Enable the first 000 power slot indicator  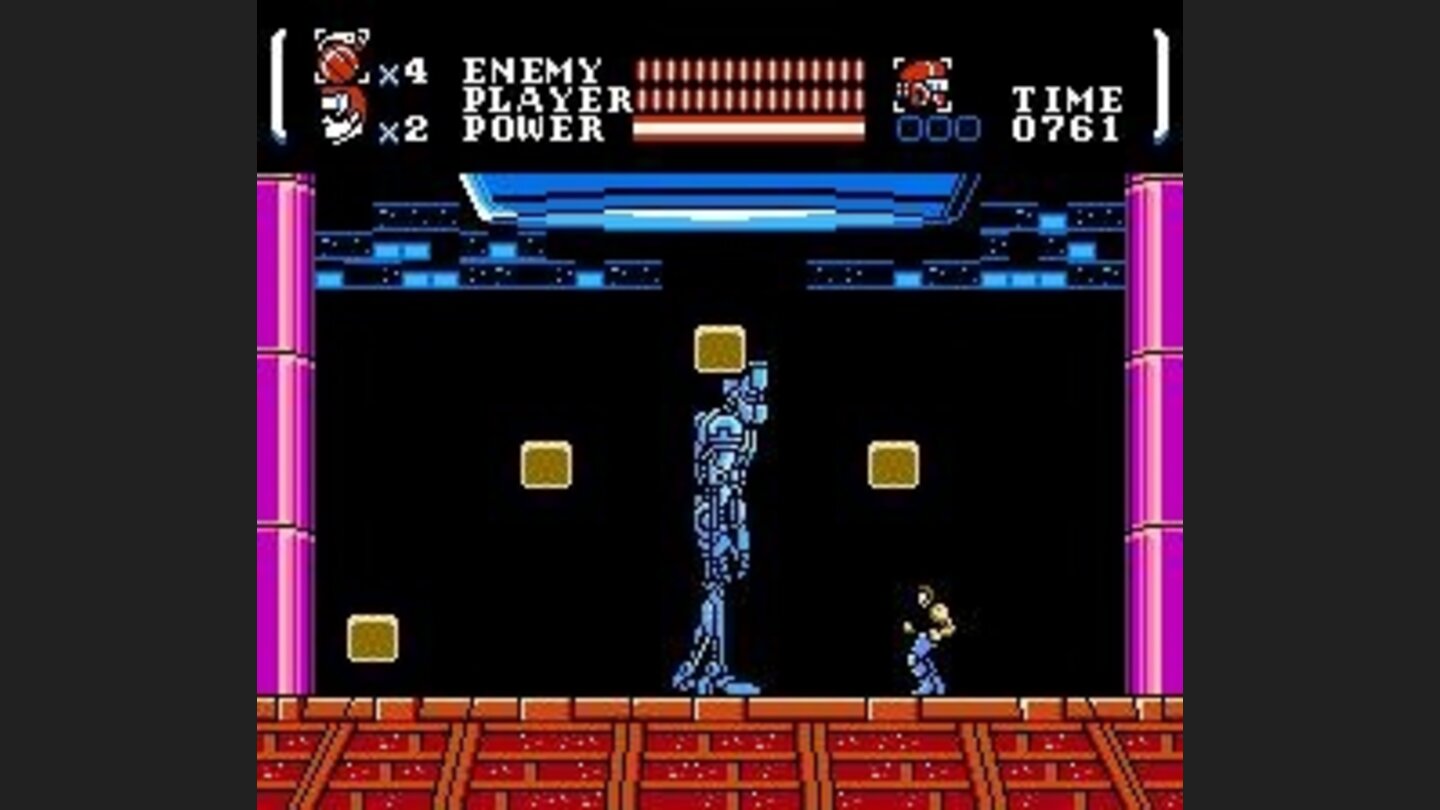[908, 129]
